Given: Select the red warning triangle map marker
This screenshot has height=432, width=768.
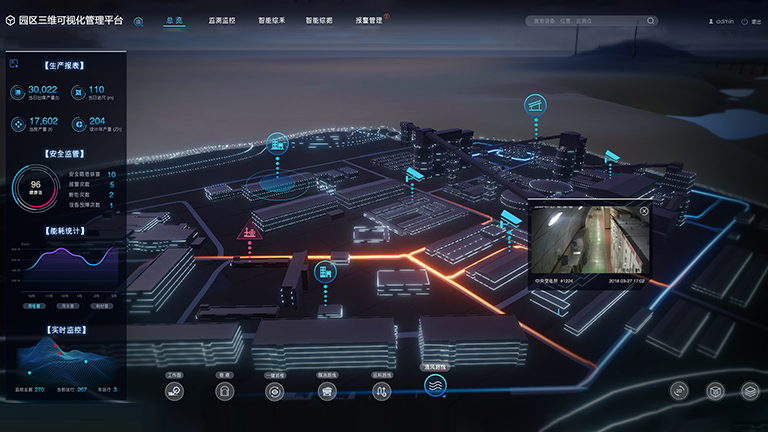Looking at the screenshot, I should pos(247,233).
